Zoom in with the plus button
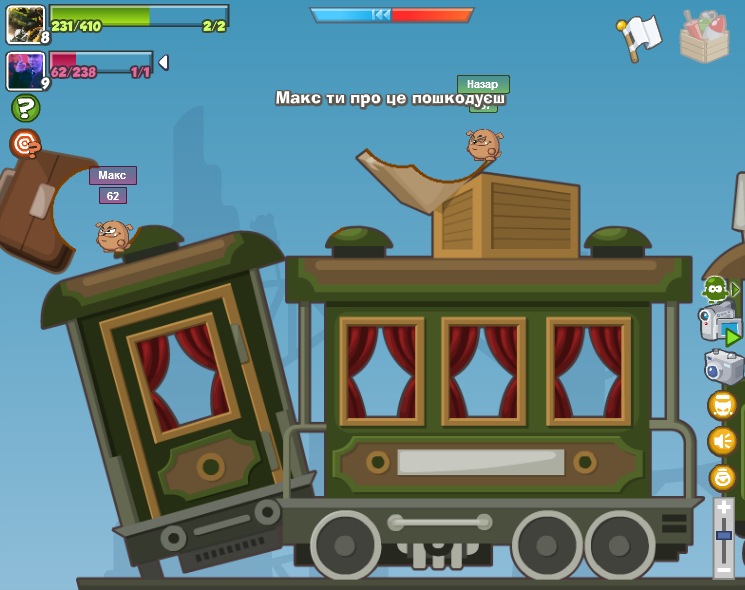745x590 pixels. [723, 509]
